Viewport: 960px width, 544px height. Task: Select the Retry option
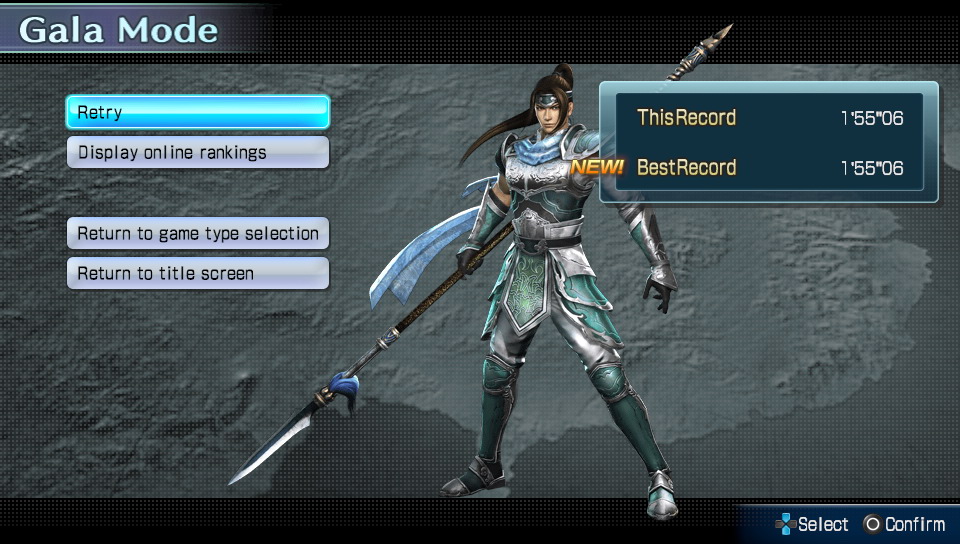click(197, 112)
